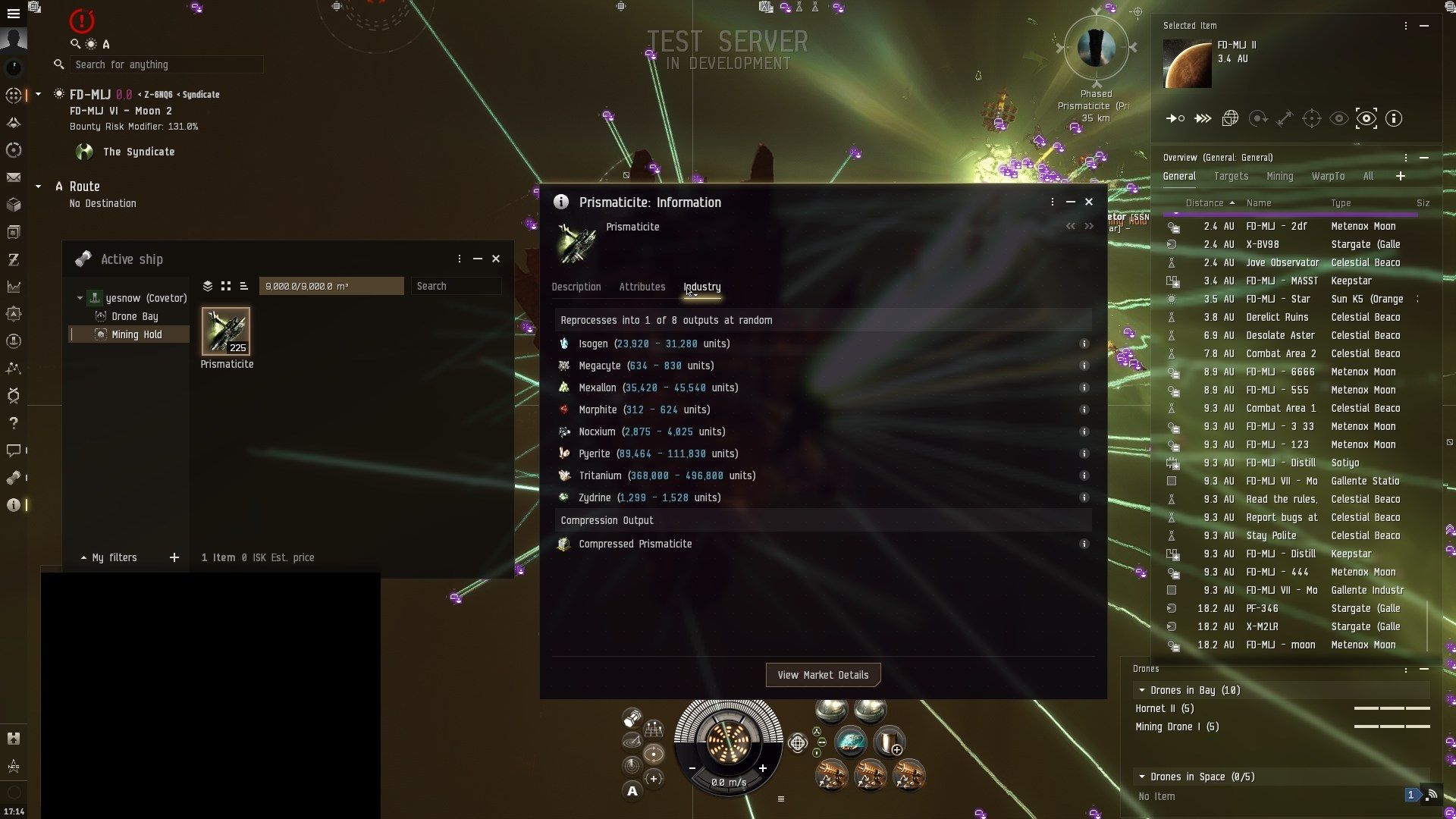This screenshot has height=819, width=1456.
Task: Approach the selected item
Action: pyautogui.click(x=1175, y=119)
